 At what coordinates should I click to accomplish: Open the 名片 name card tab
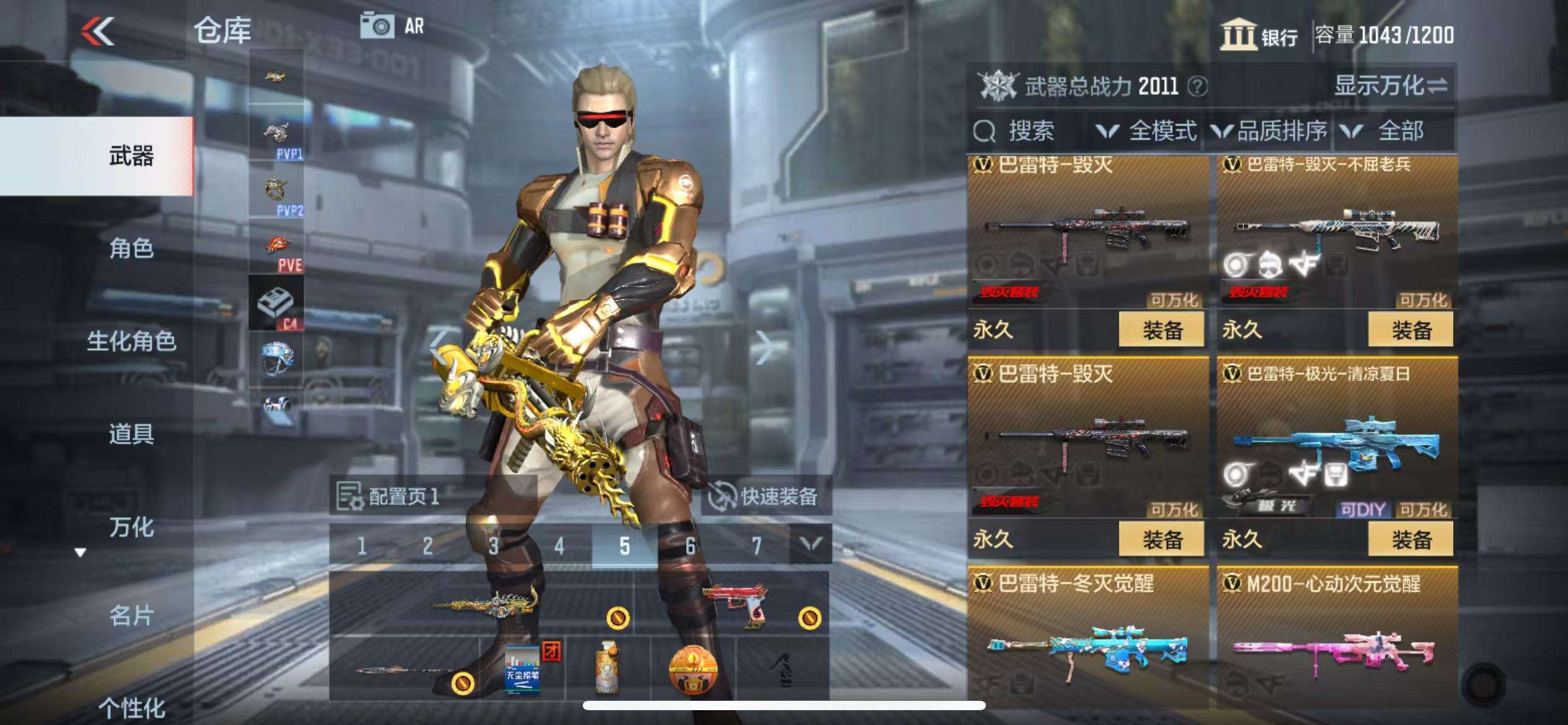pos(131,616)
